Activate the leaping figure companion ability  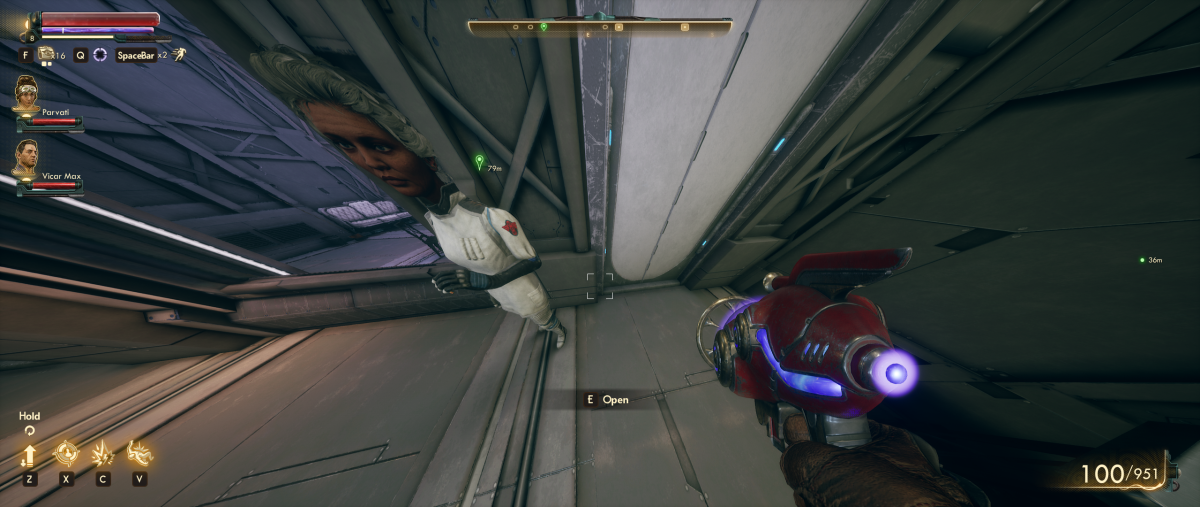tap(139, 455)
